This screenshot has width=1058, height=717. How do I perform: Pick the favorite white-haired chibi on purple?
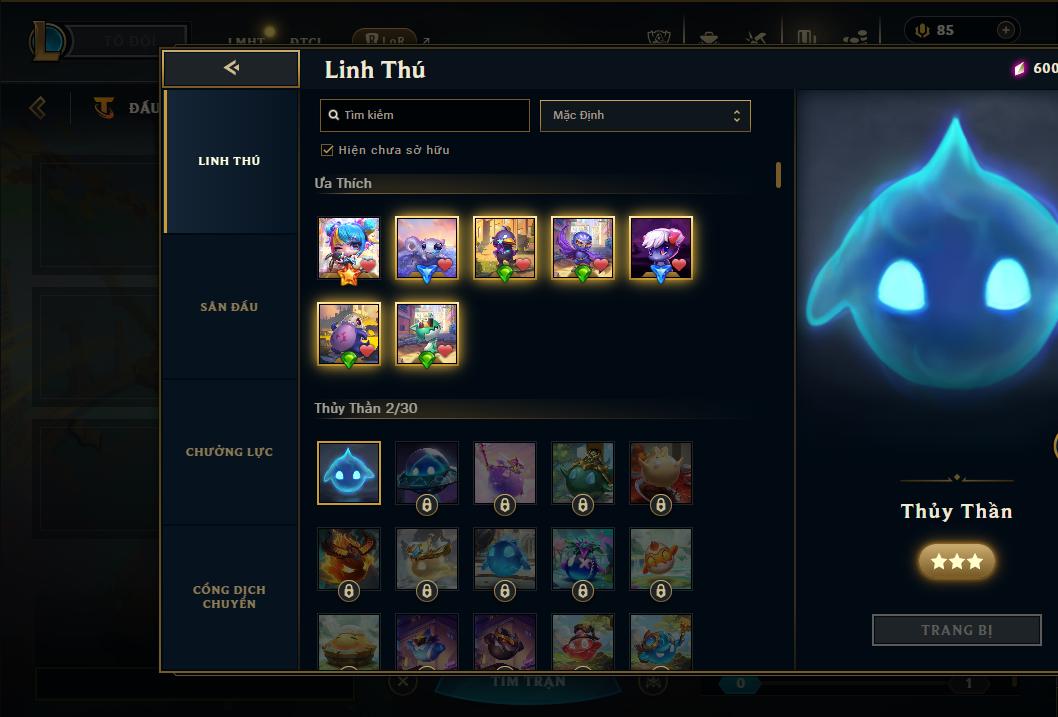tap(661, 248)
